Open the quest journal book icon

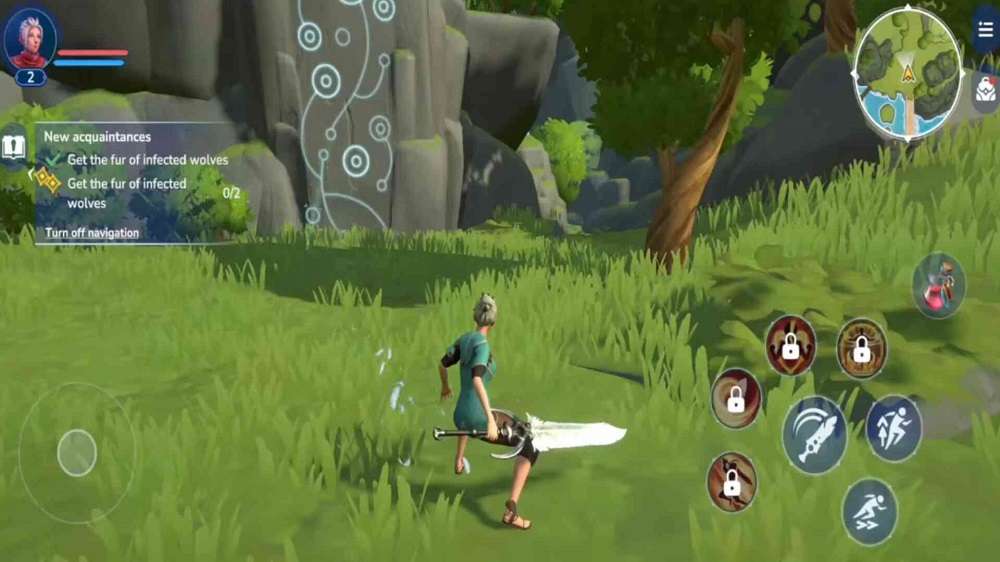coord(13,148)
